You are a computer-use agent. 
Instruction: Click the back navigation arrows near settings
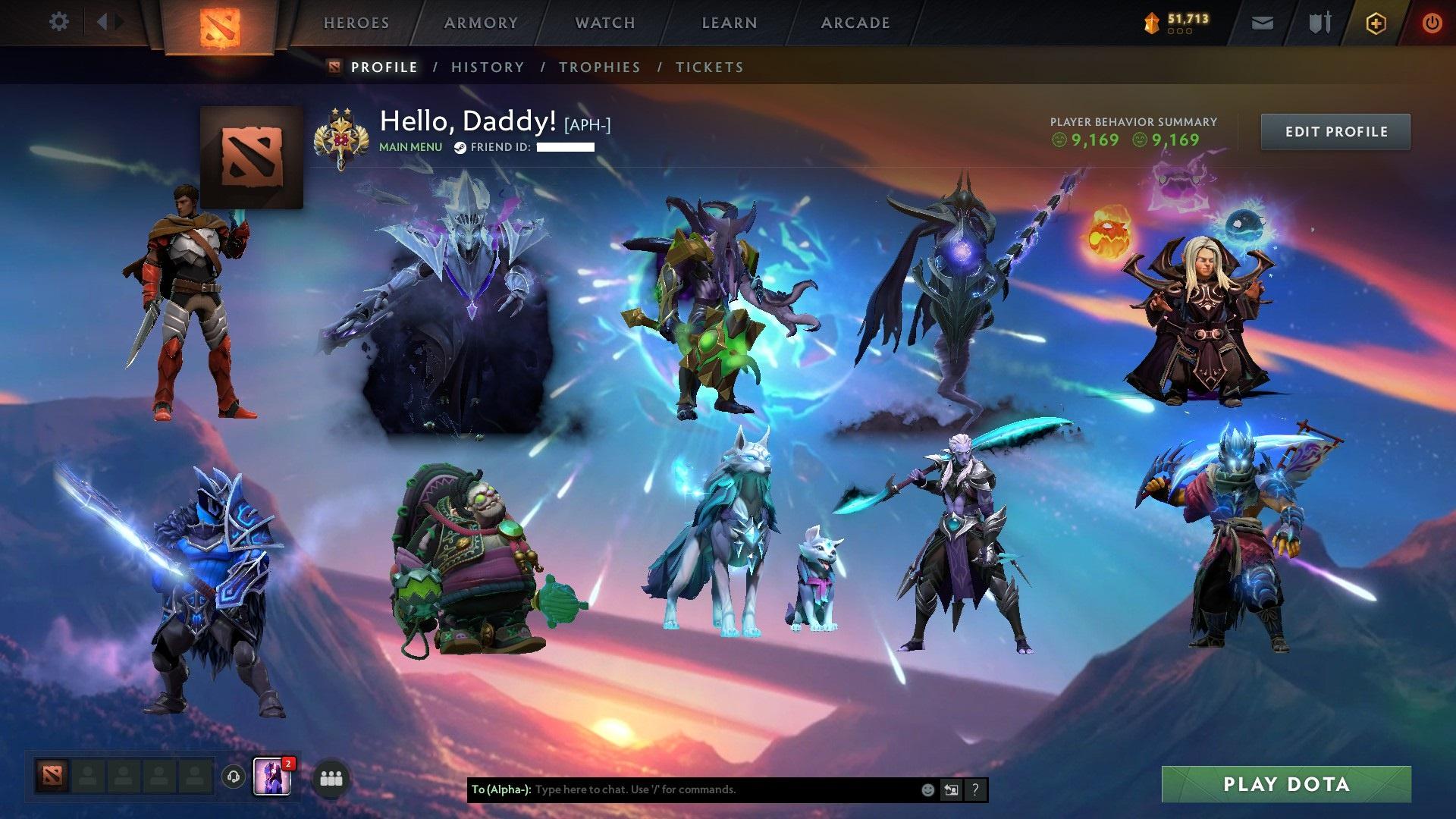coord(108,22)
